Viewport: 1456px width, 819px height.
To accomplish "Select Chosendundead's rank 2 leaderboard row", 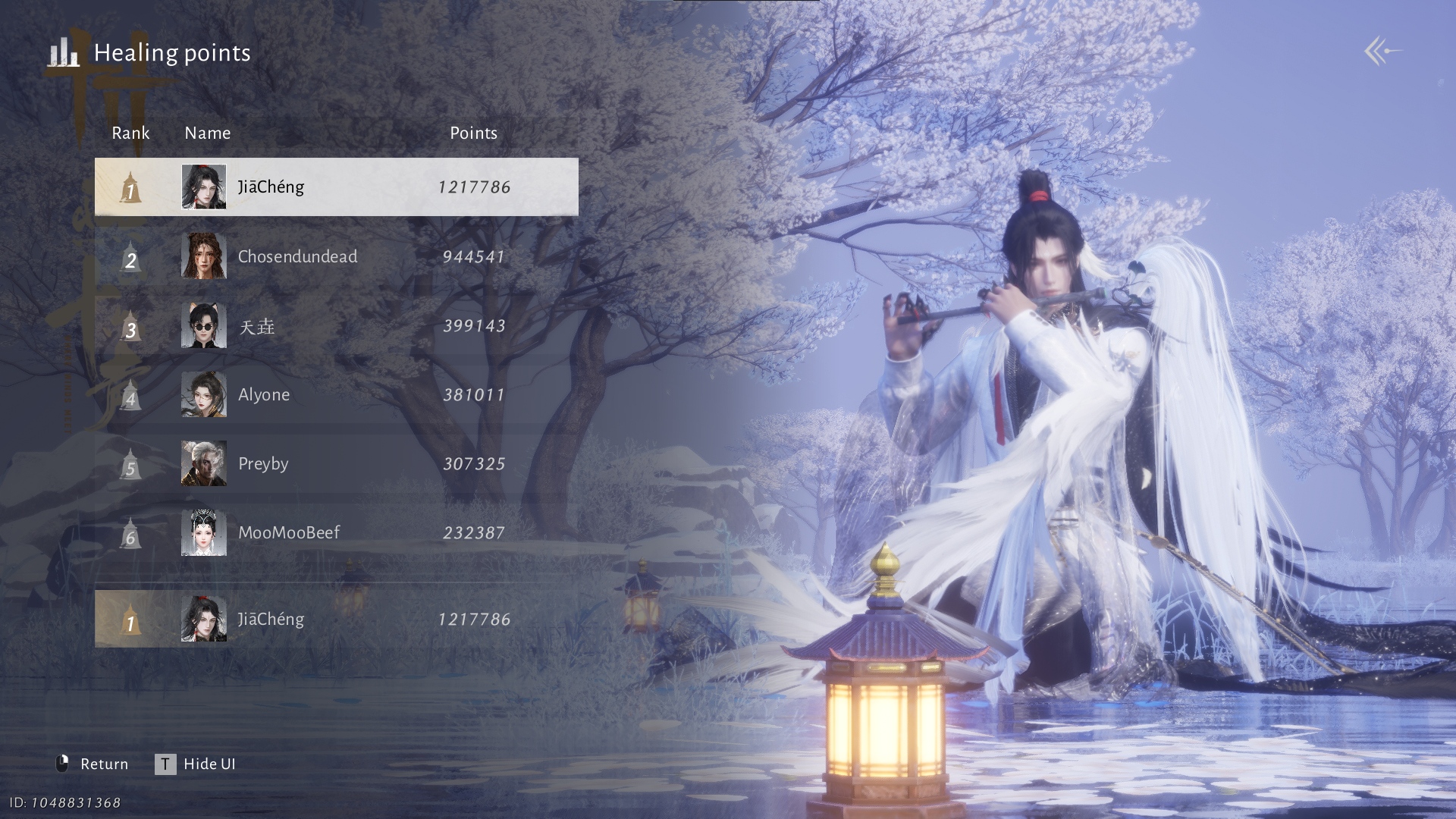I will [x=336, y=256].
